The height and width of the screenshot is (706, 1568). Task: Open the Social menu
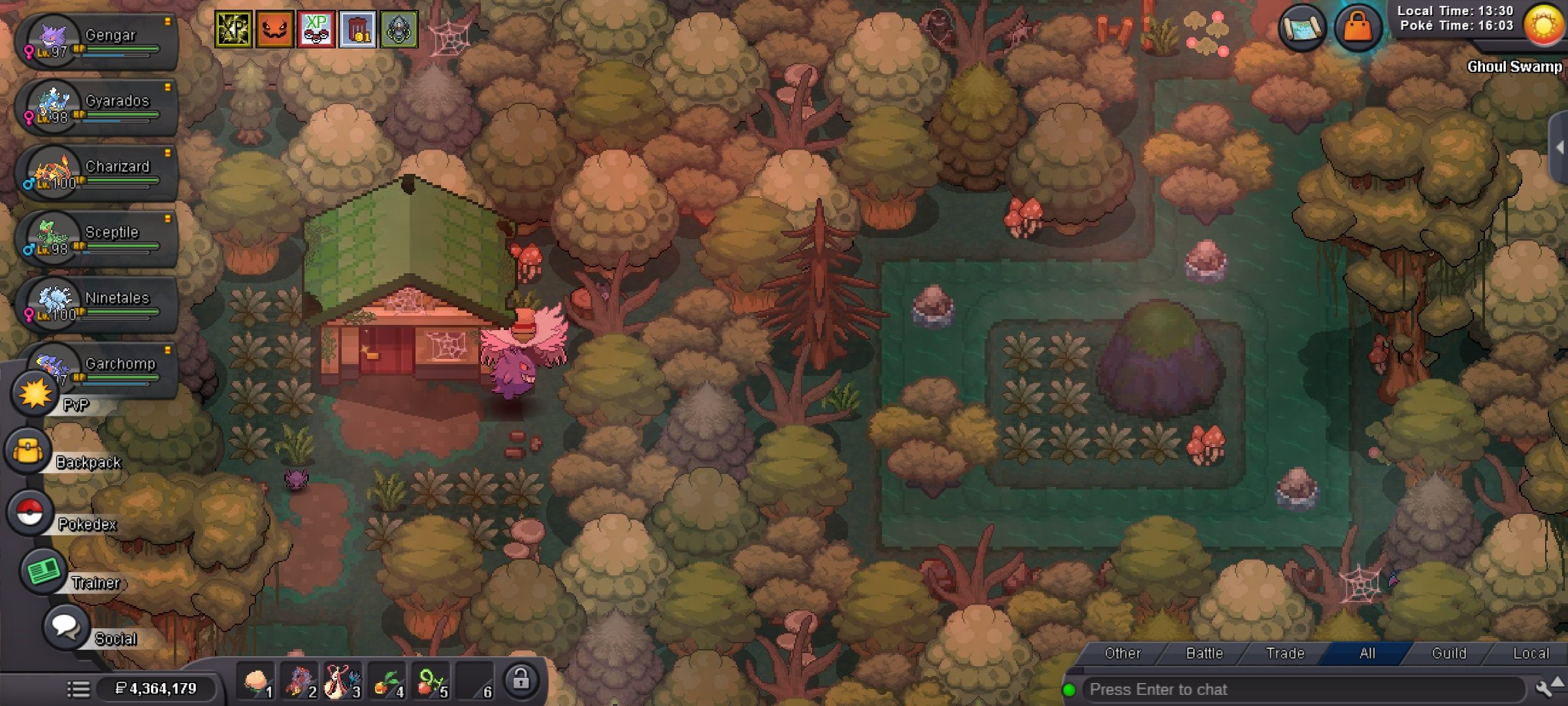pos(66,627)
